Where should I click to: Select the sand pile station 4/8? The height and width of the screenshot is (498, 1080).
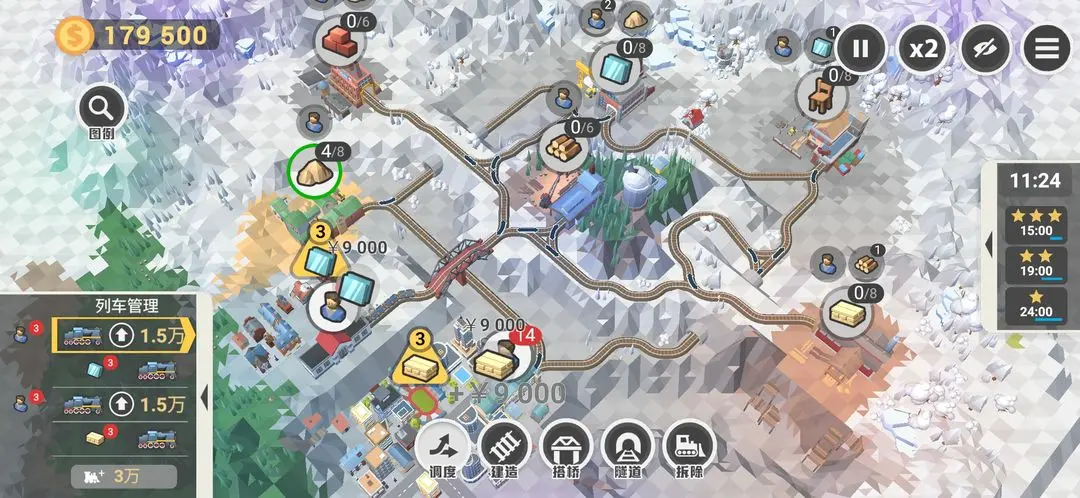click(315, 171)
